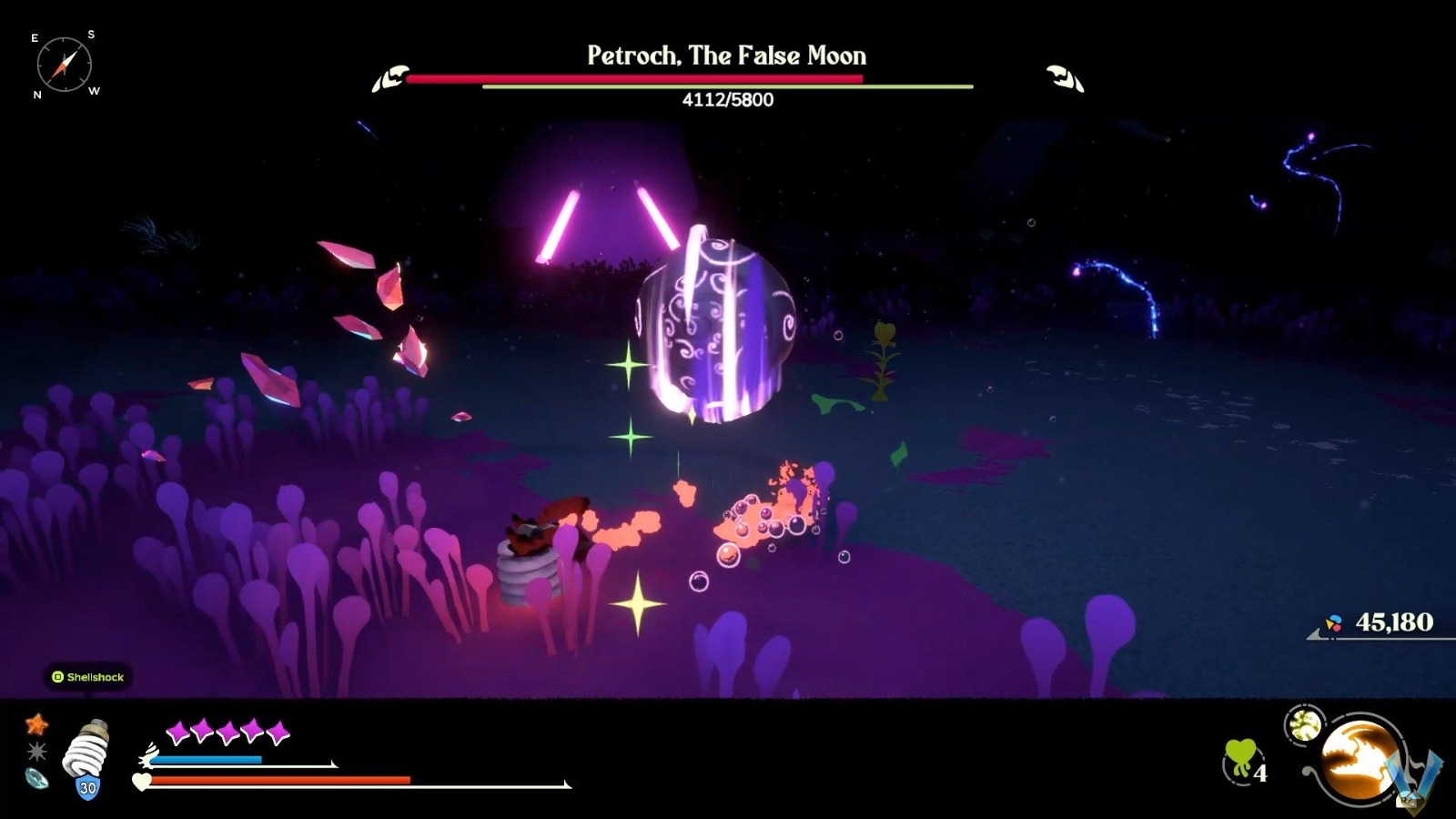Viewport: 1456px width, 819px height.
Task: Click the left crab claw ornament by the health bar
Action: [390, 79]
